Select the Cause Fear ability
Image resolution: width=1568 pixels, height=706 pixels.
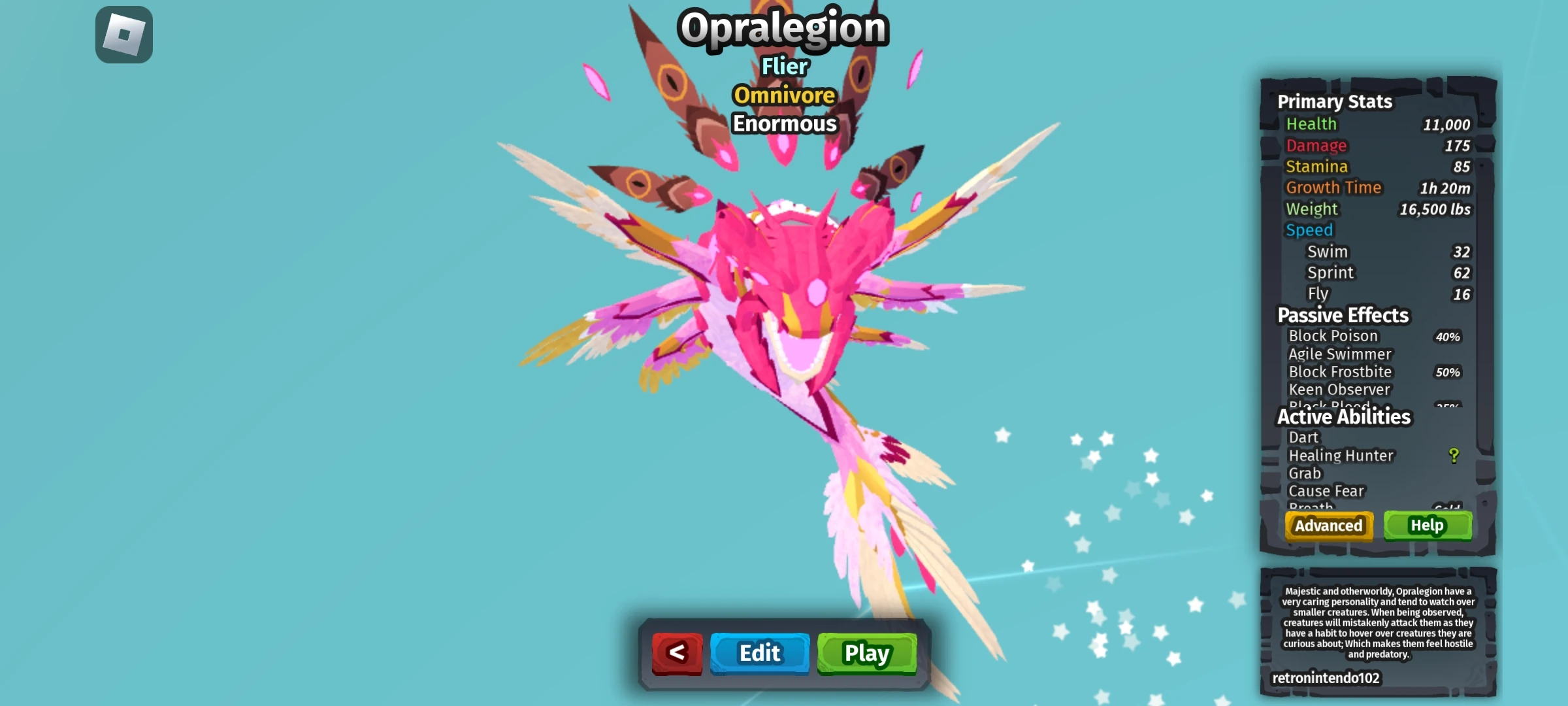point(1326,491)
